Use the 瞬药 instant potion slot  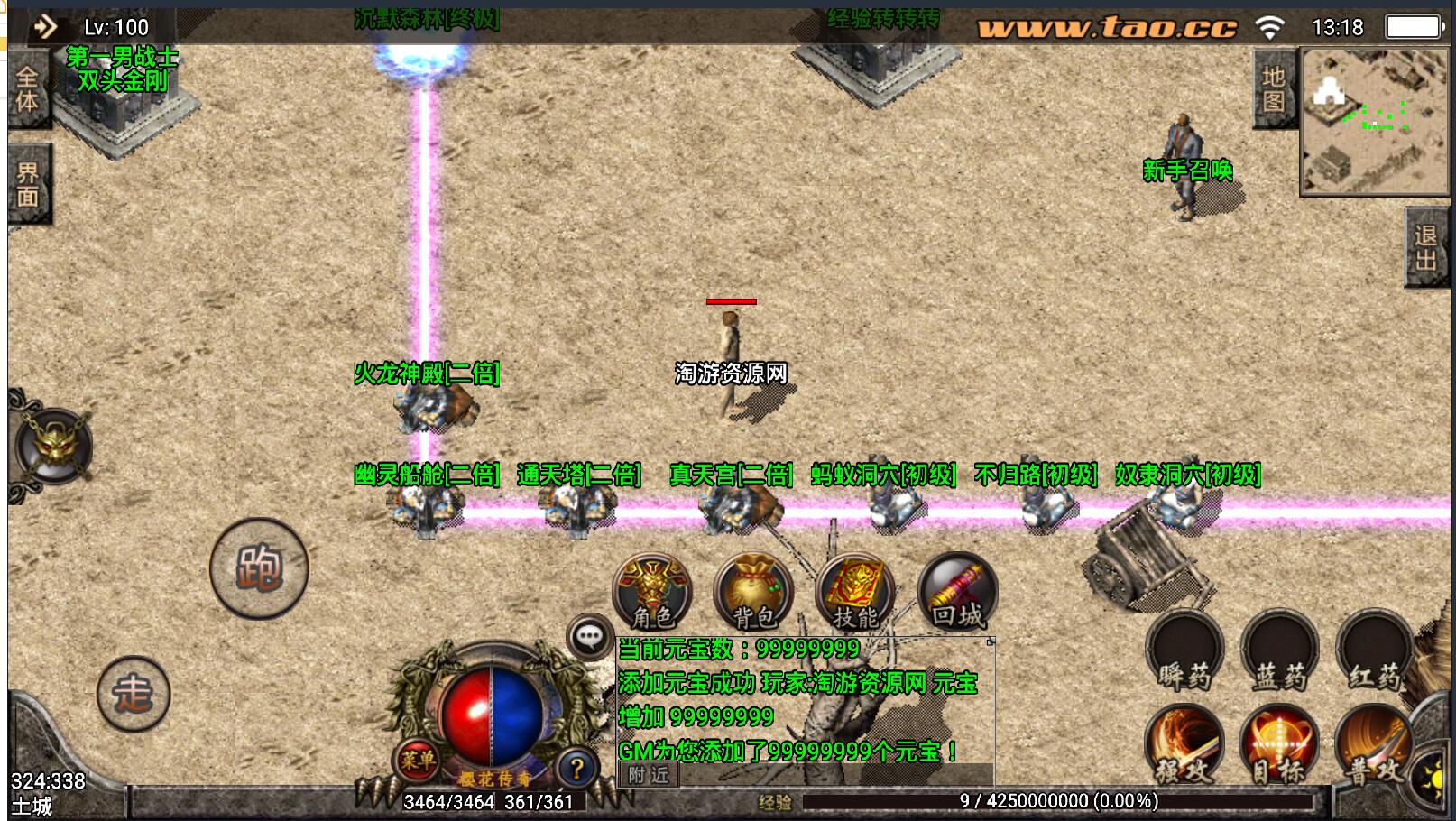click(x=1184, y=651)
